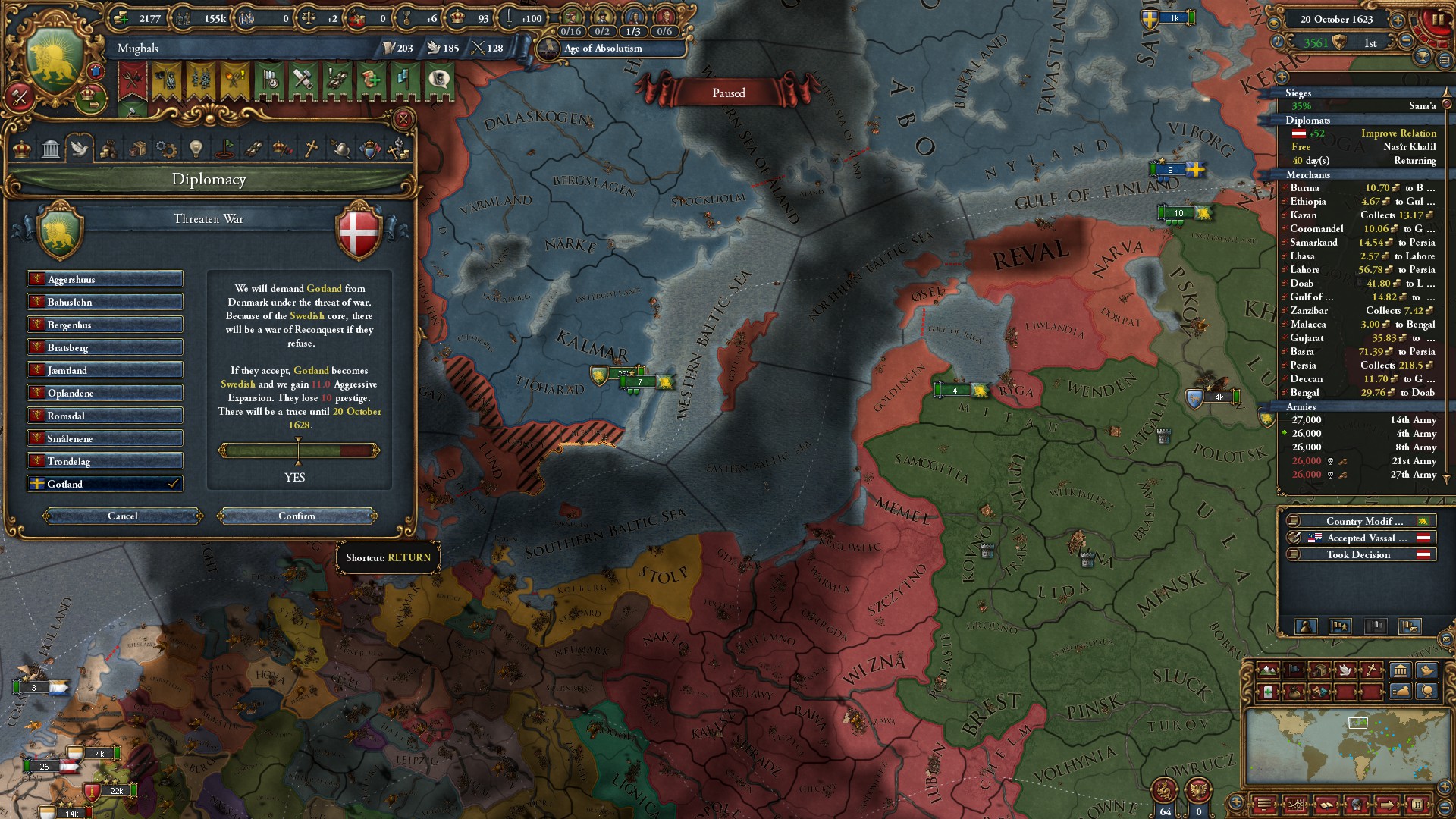Cancel the Threaten War dialog

click(123, 516)
